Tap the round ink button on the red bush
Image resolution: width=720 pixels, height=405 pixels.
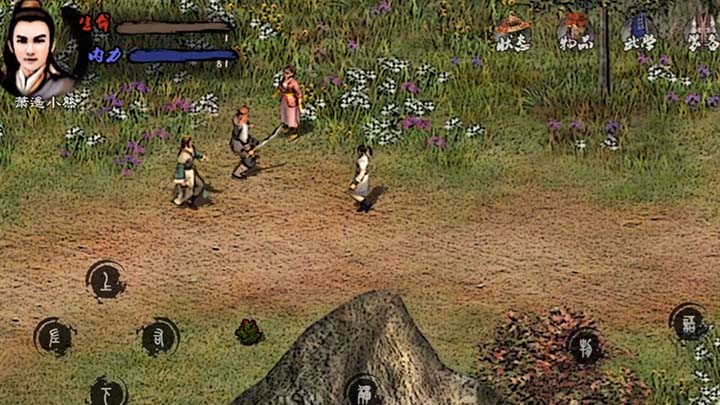pyautogui.click(x=585, y=346)
